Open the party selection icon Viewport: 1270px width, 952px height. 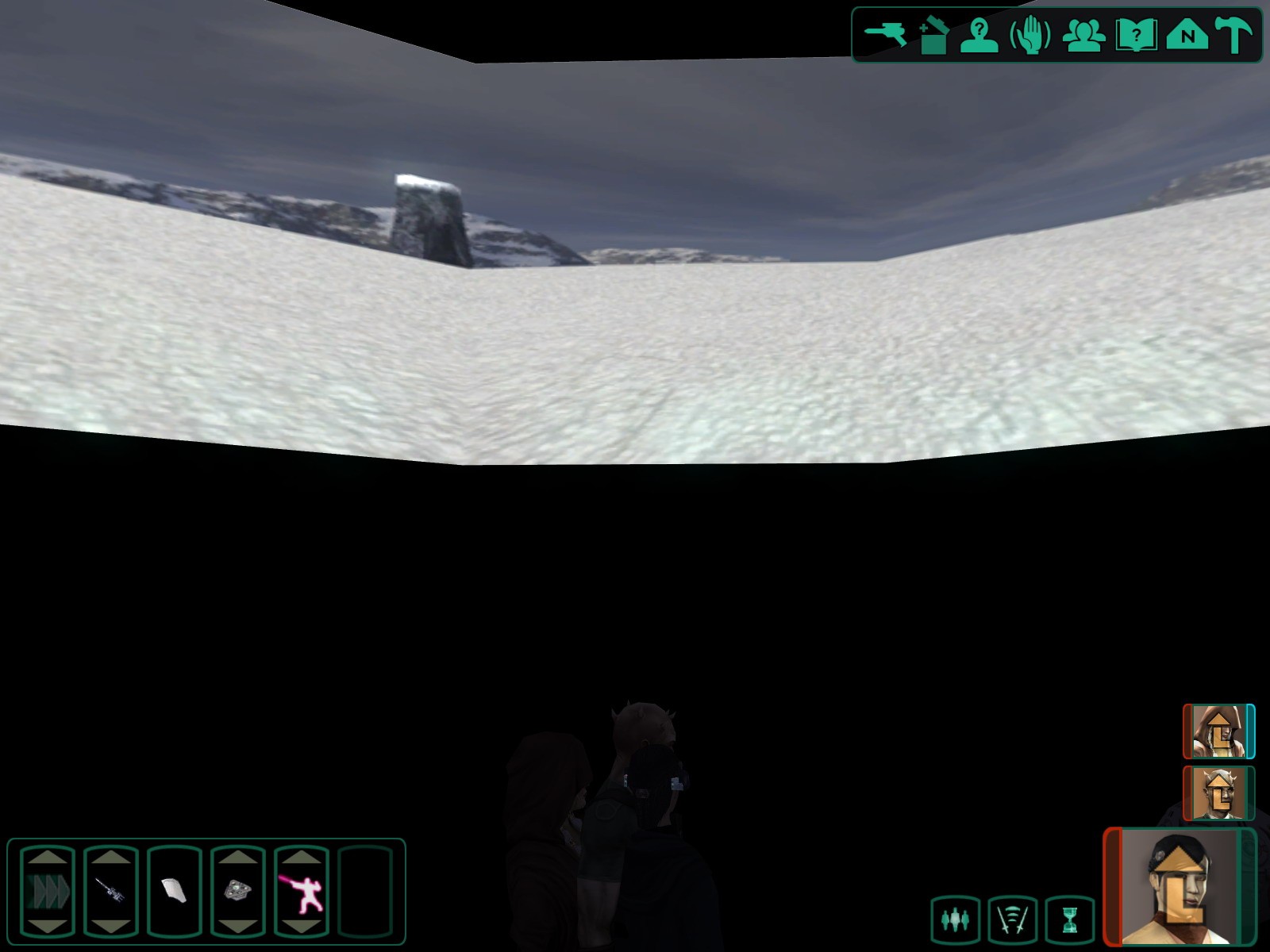[1083, 36]
